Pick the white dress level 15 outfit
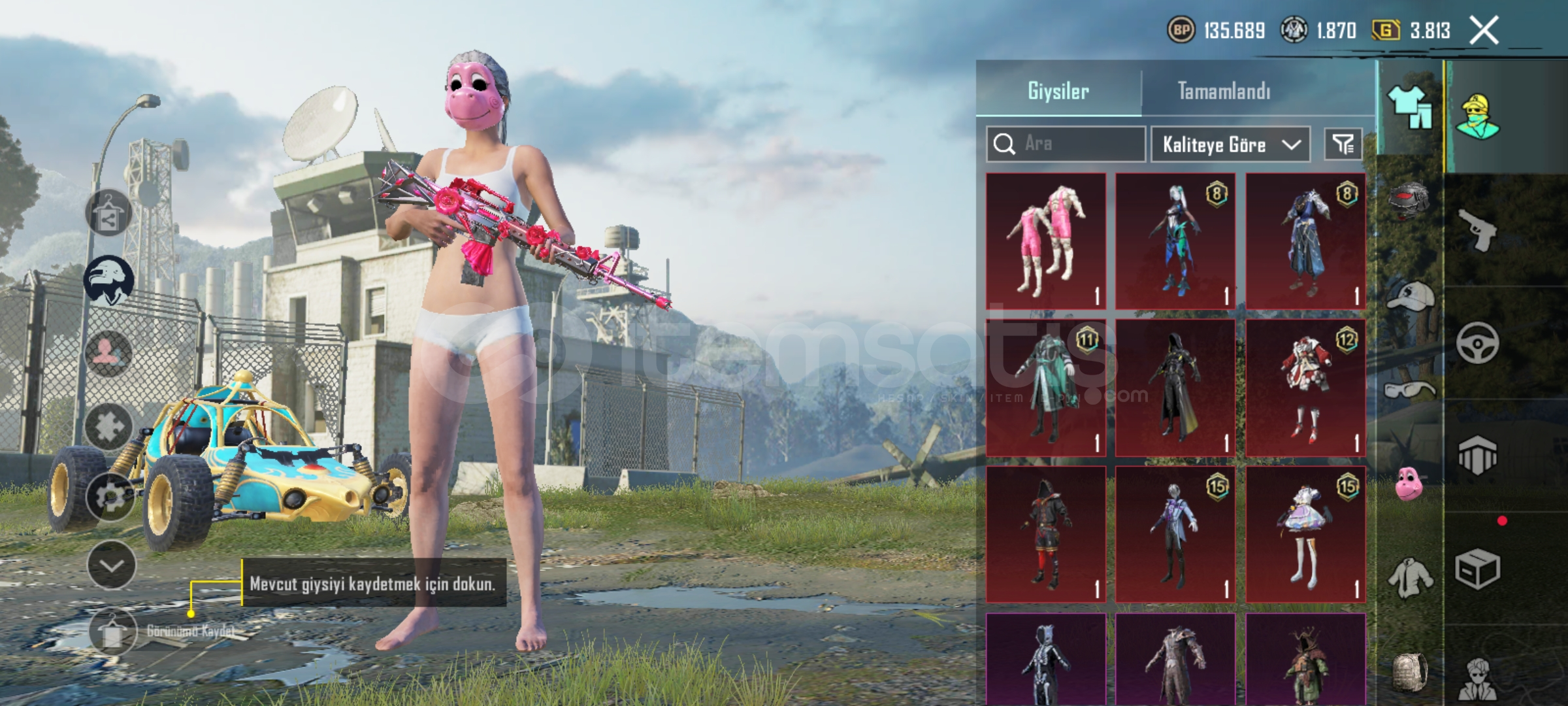This screenshot has height=706, width=1568. point(1305,534)
